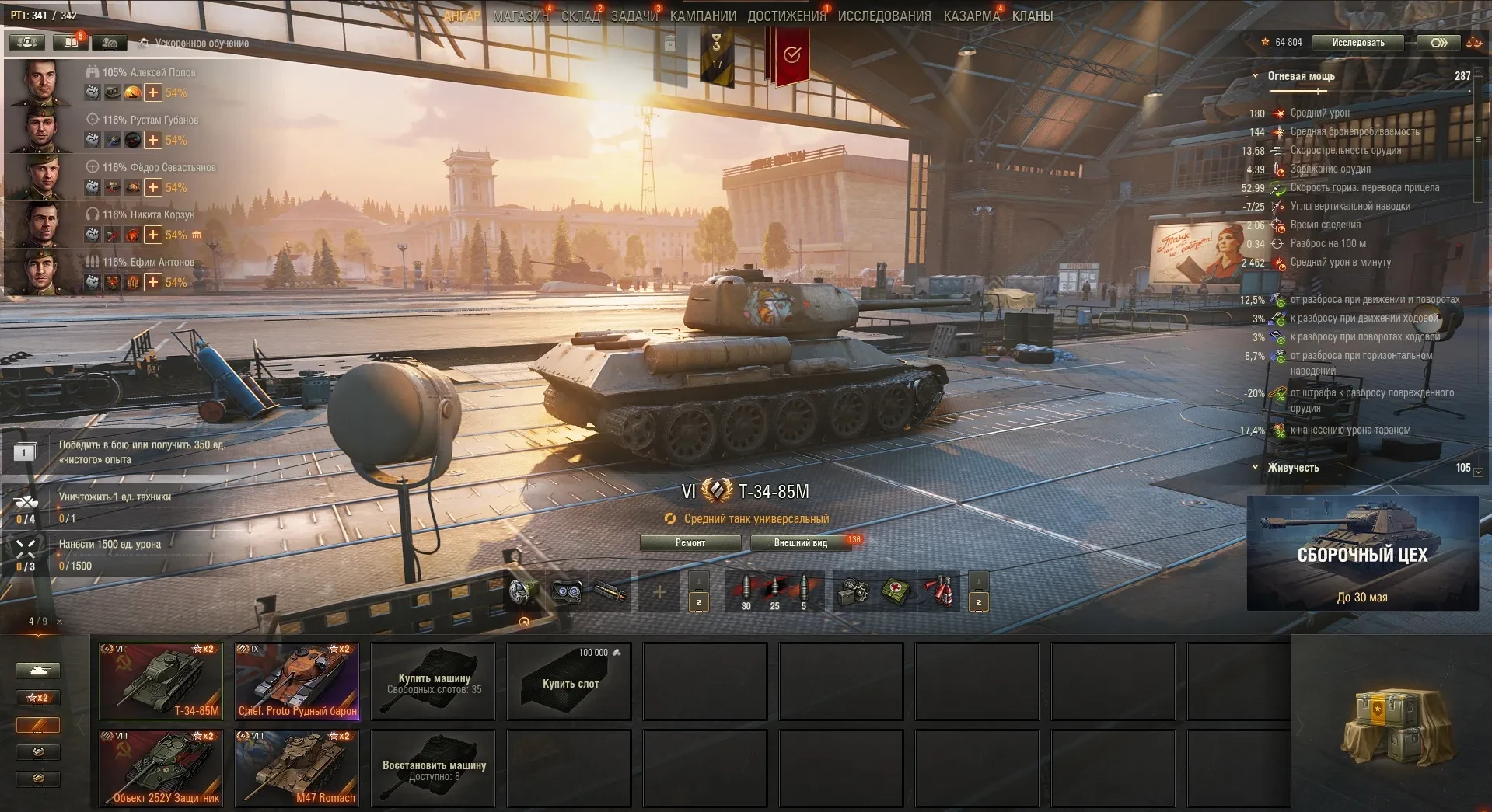Buy a slot via Купить слот
The height and width of the screenshot is (812, 1492).
tap(570, 681)
